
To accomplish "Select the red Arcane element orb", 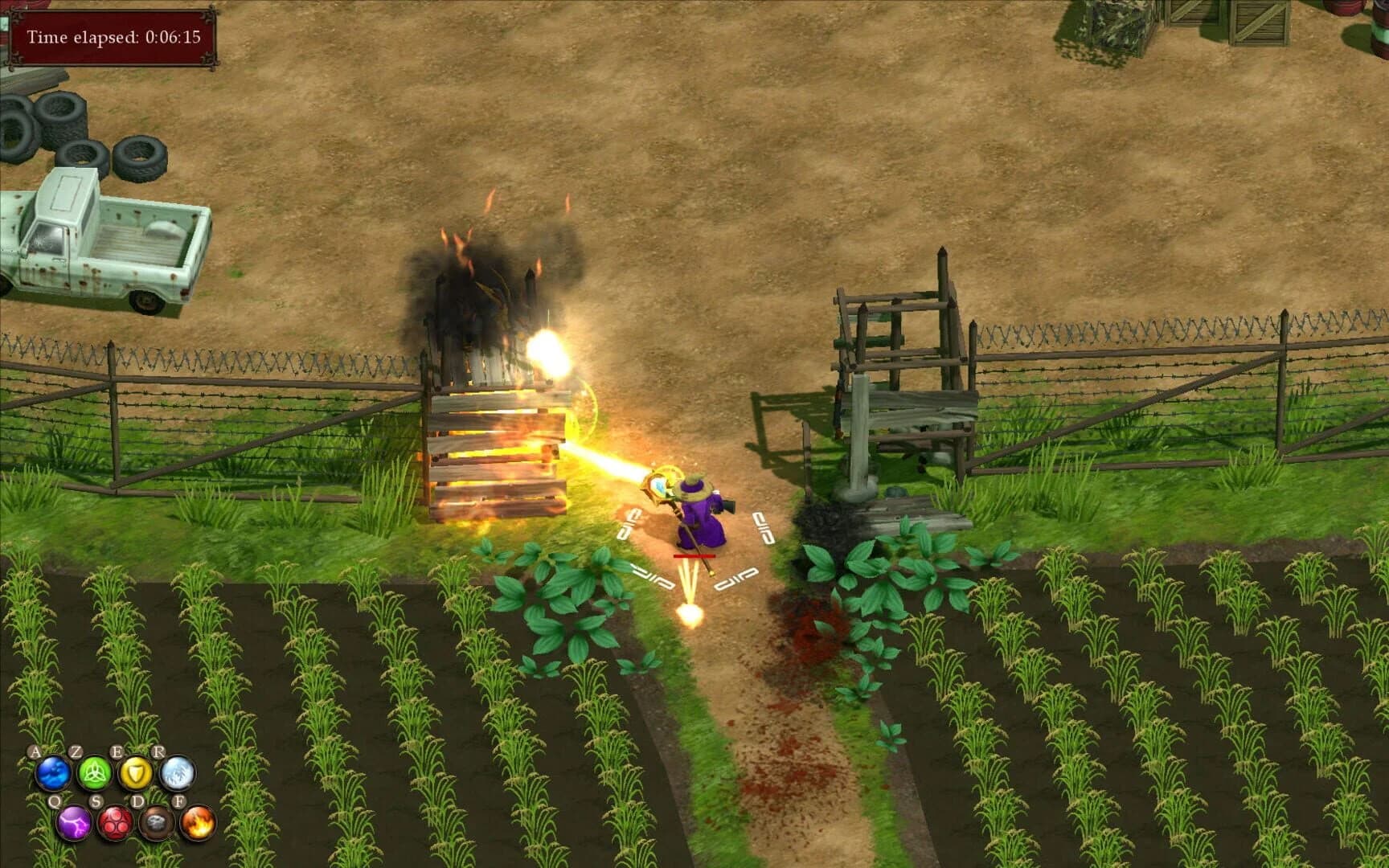I will click(x=116, y=824).
